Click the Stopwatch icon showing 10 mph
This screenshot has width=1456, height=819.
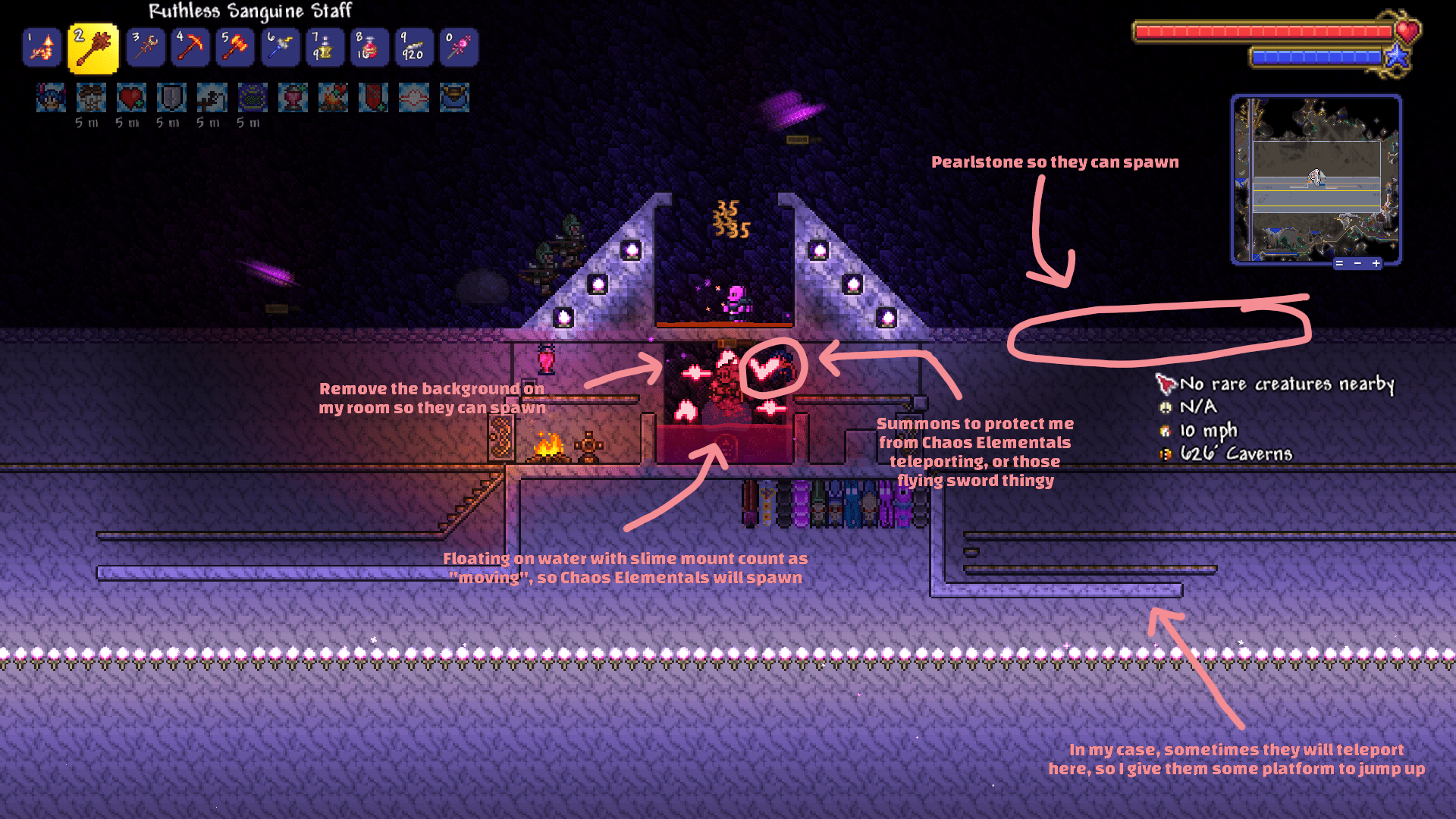click(1164, 430)
